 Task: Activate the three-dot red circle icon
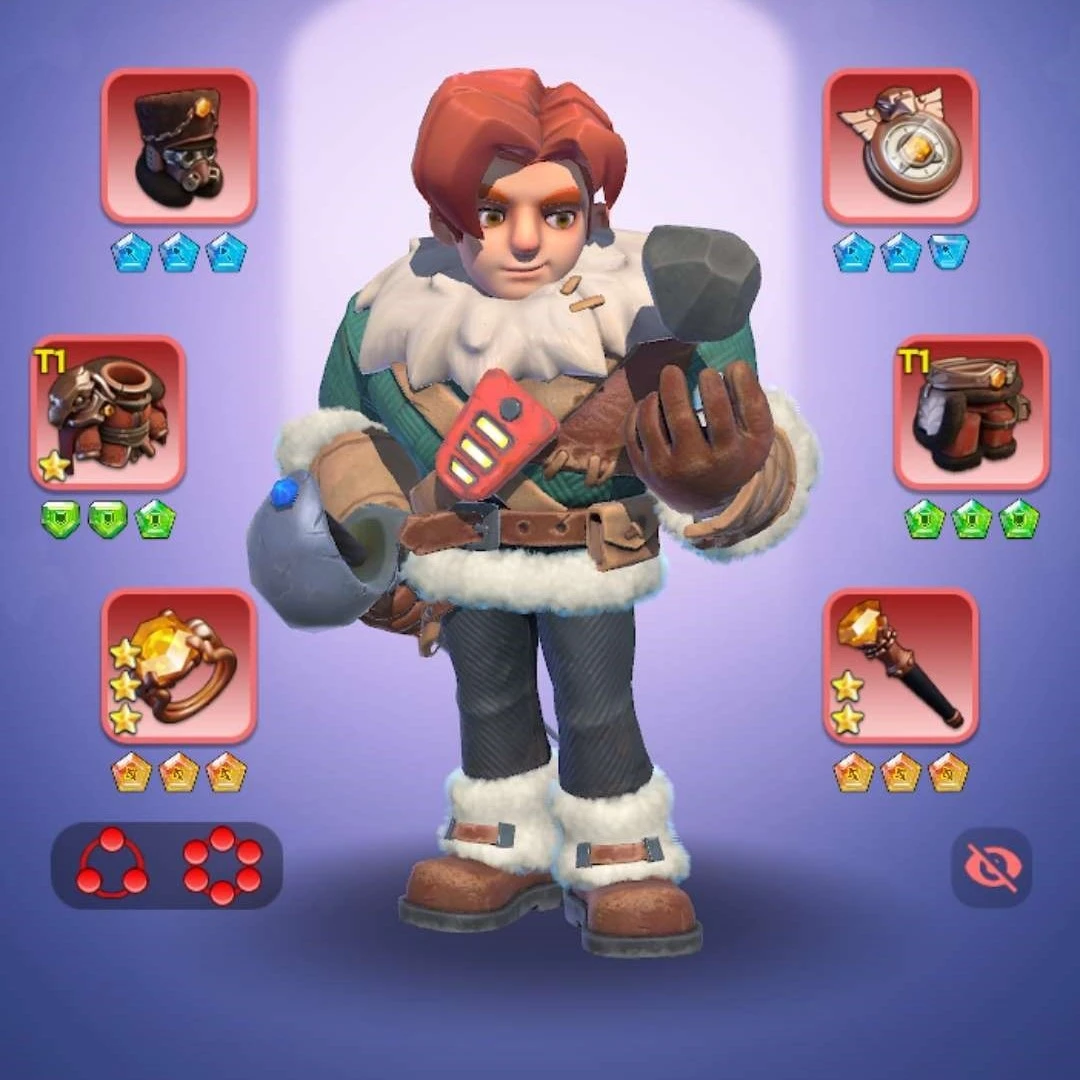[111, 865]
